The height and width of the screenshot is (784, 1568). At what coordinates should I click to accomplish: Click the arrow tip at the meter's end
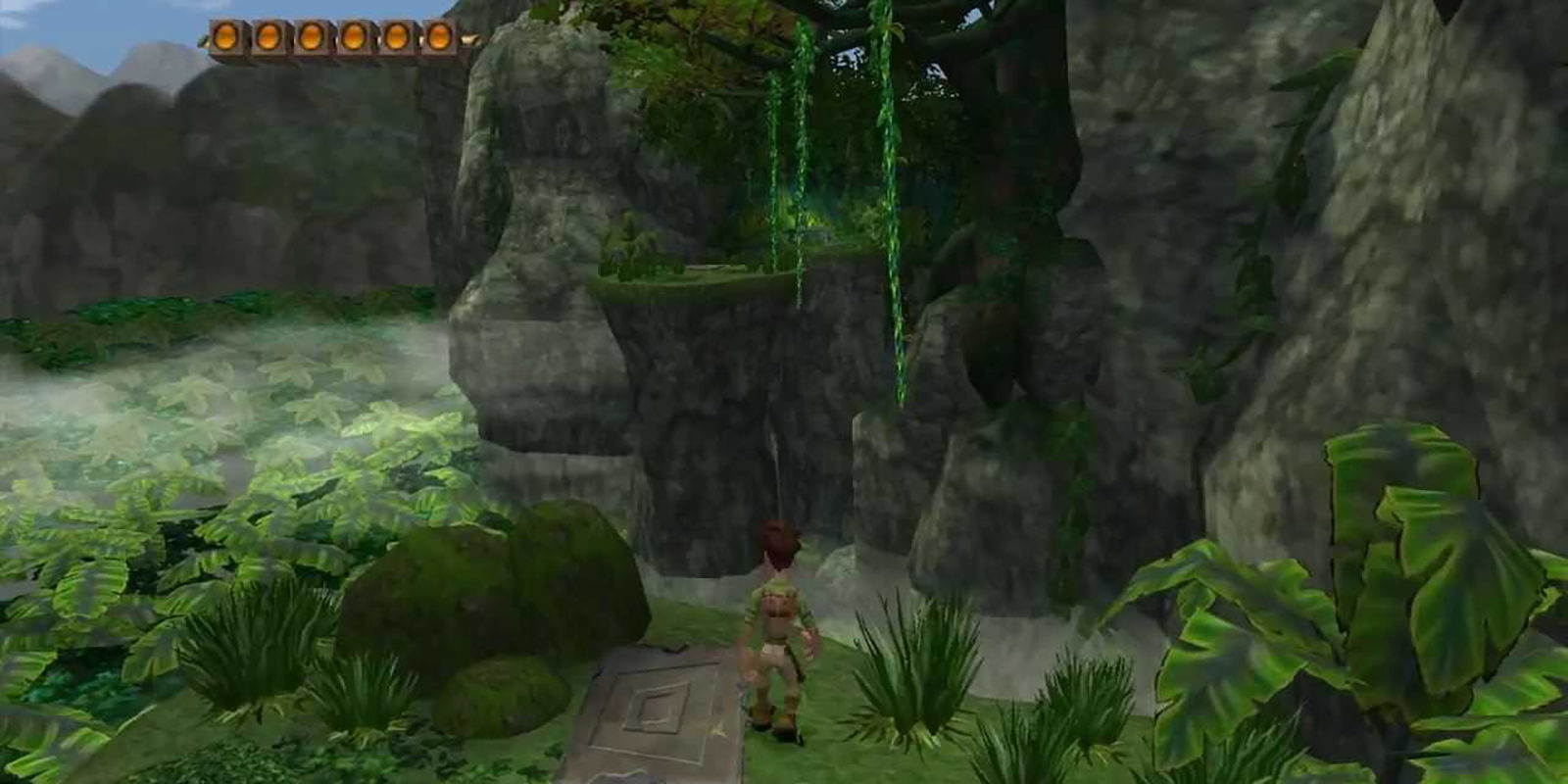470,39
